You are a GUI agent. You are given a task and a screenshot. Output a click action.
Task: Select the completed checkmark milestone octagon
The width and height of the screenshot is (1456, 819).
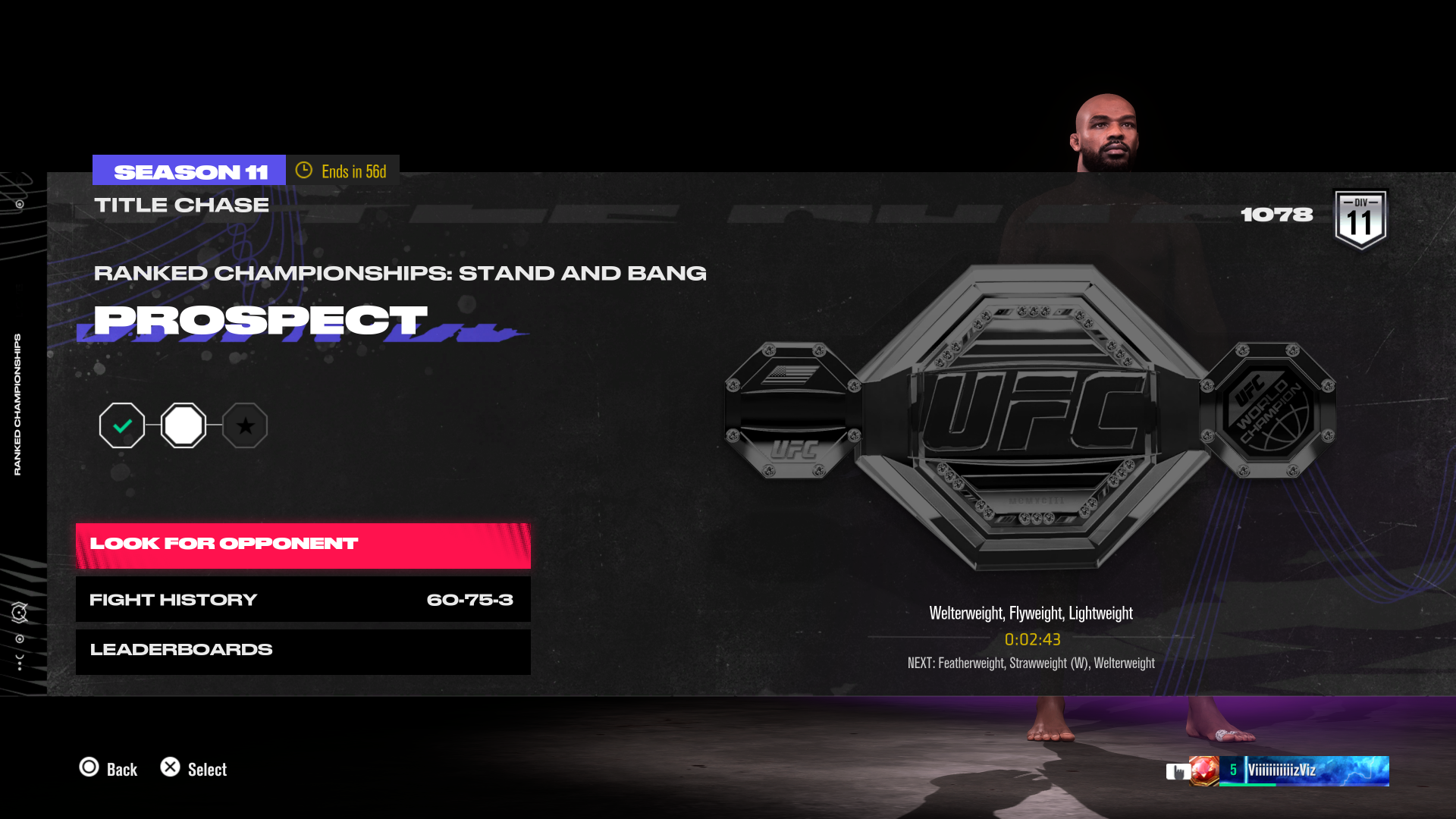(122, 425)
